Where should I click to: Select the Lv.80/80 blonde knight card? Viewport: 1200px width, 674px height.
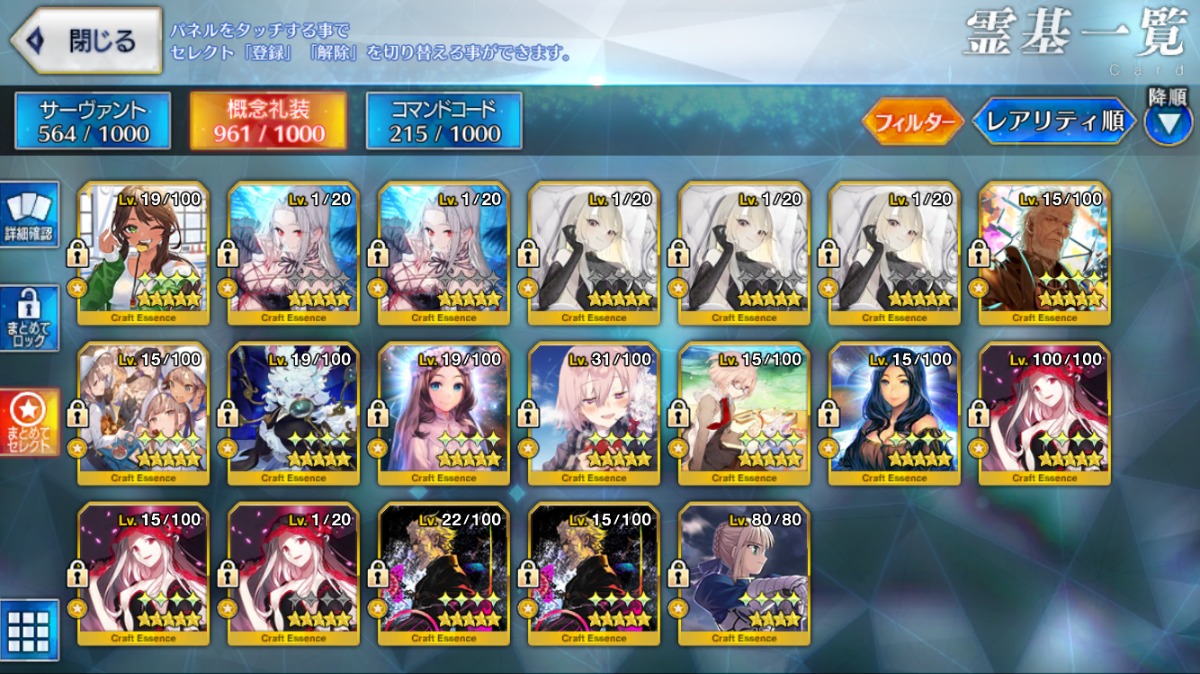tap(744, 573)
